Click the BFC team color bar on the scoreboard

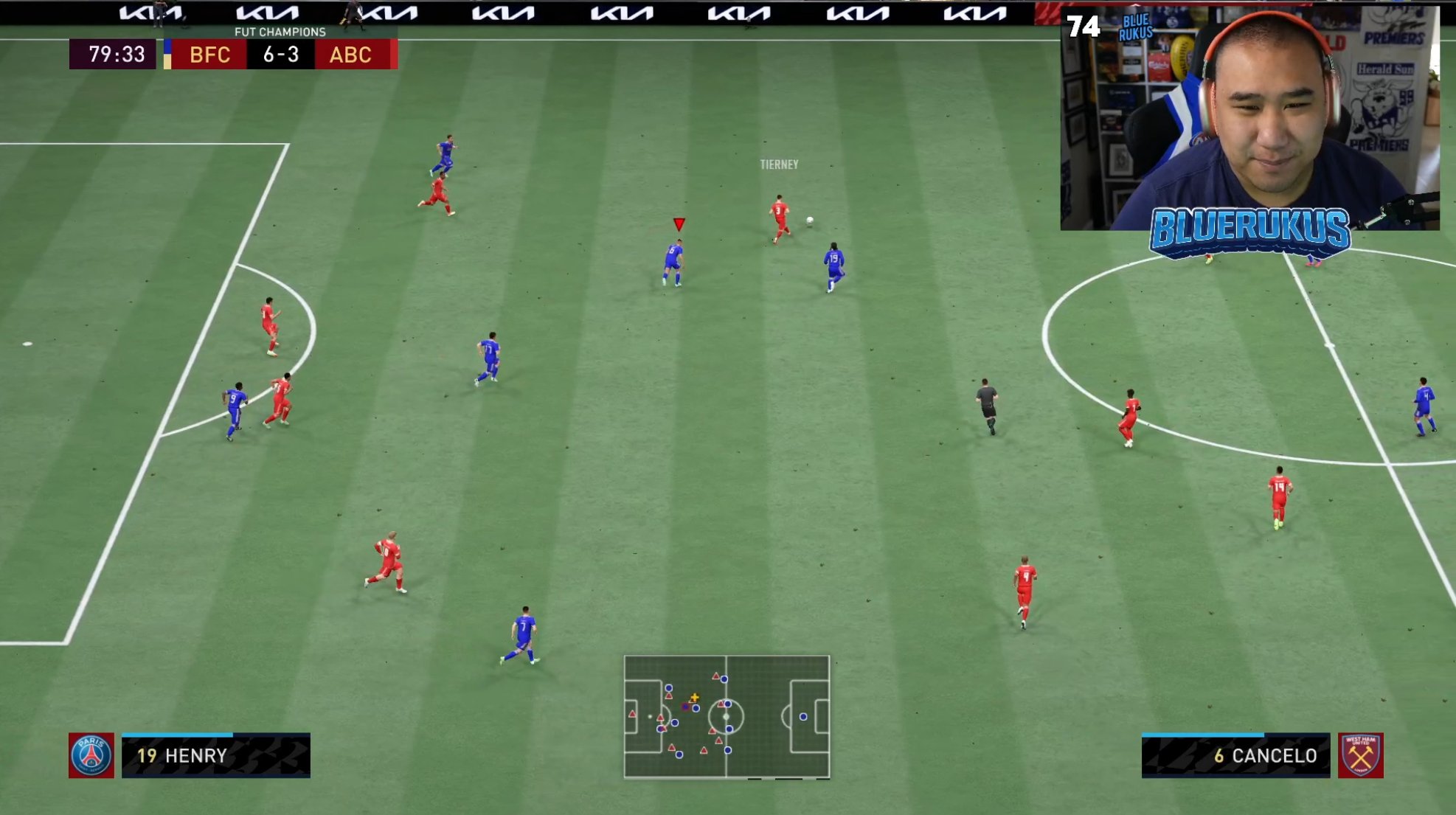coord(167,55)
